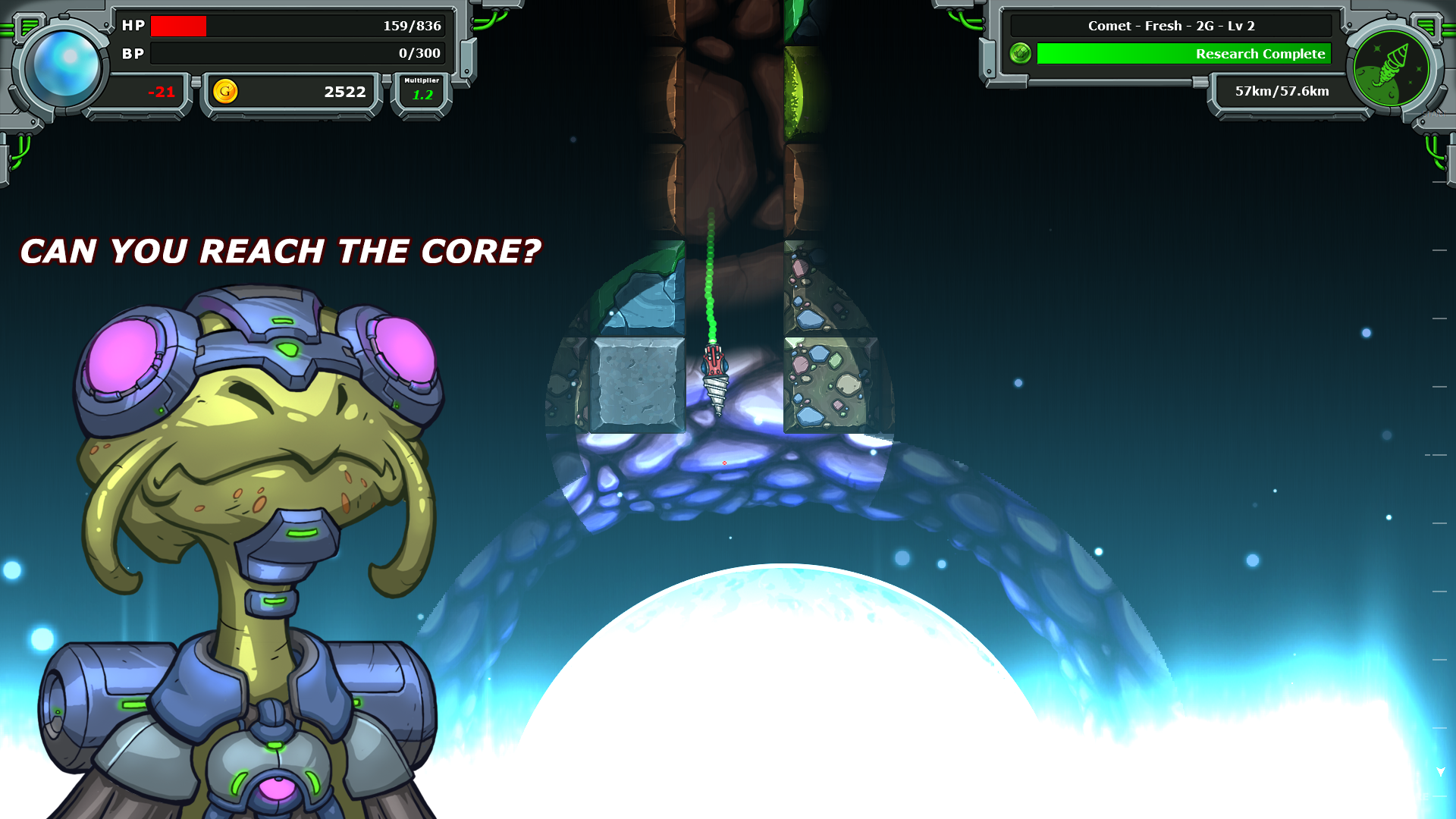This screenshot has height=819, width=1456.
Task: Click the Multiplier 1.2 badge
Action: [x=422, y=90]
